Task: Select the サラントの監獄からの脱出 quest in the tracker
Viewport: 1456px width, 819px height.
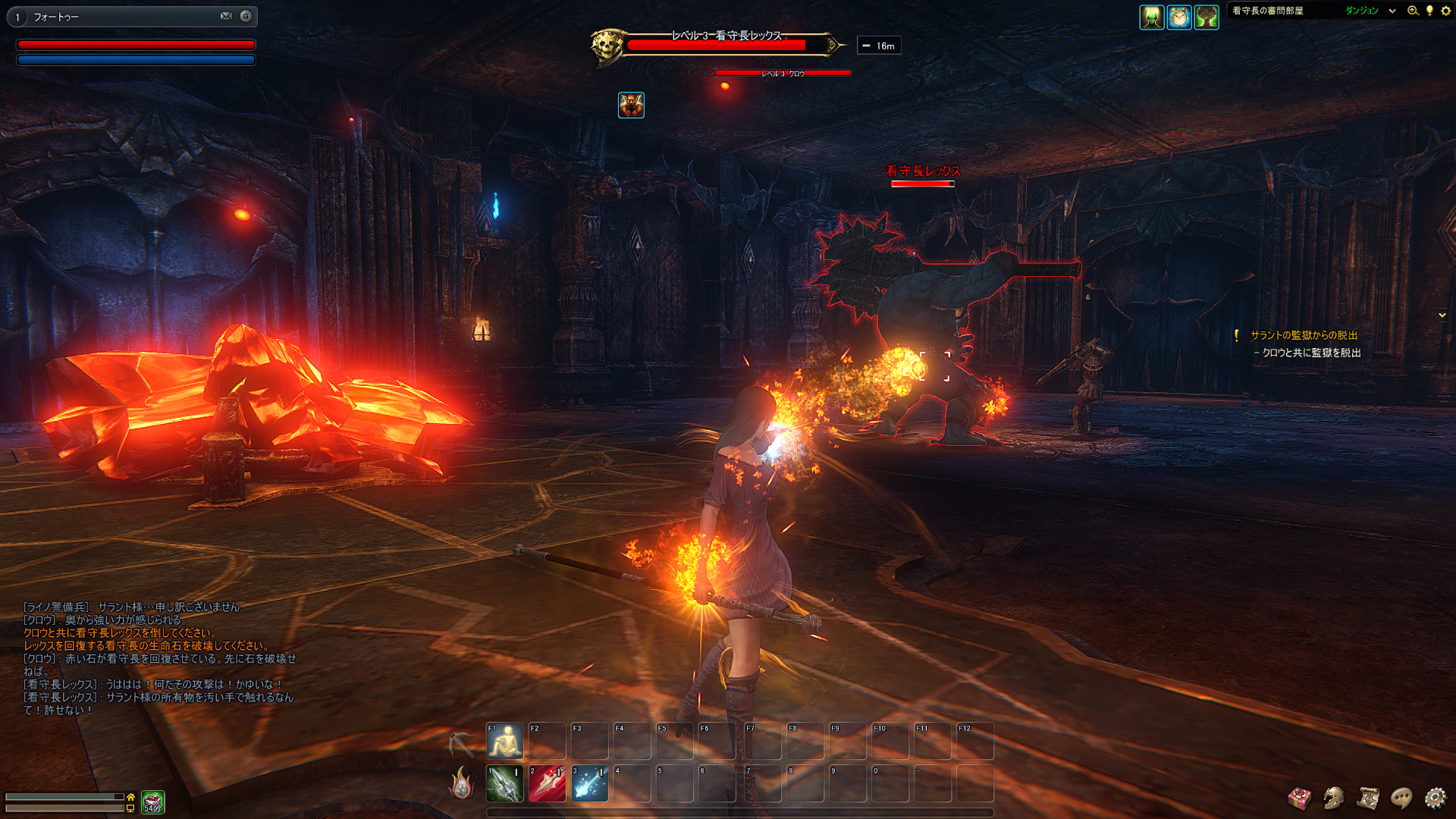Action: pos(1304,335)
